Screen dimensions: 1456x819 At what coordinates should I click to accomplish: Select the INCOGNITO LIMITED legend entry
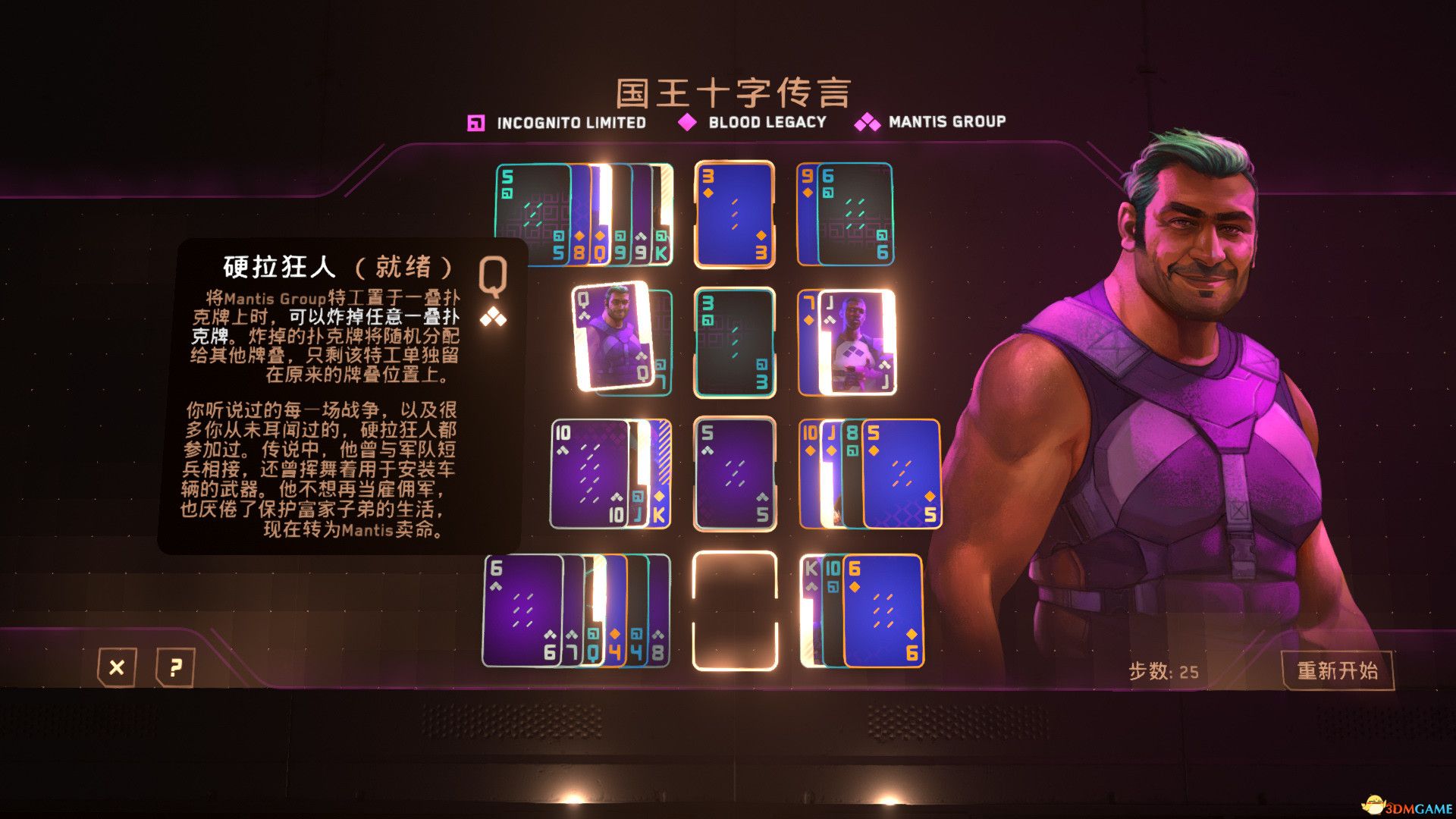coord(569,121)
